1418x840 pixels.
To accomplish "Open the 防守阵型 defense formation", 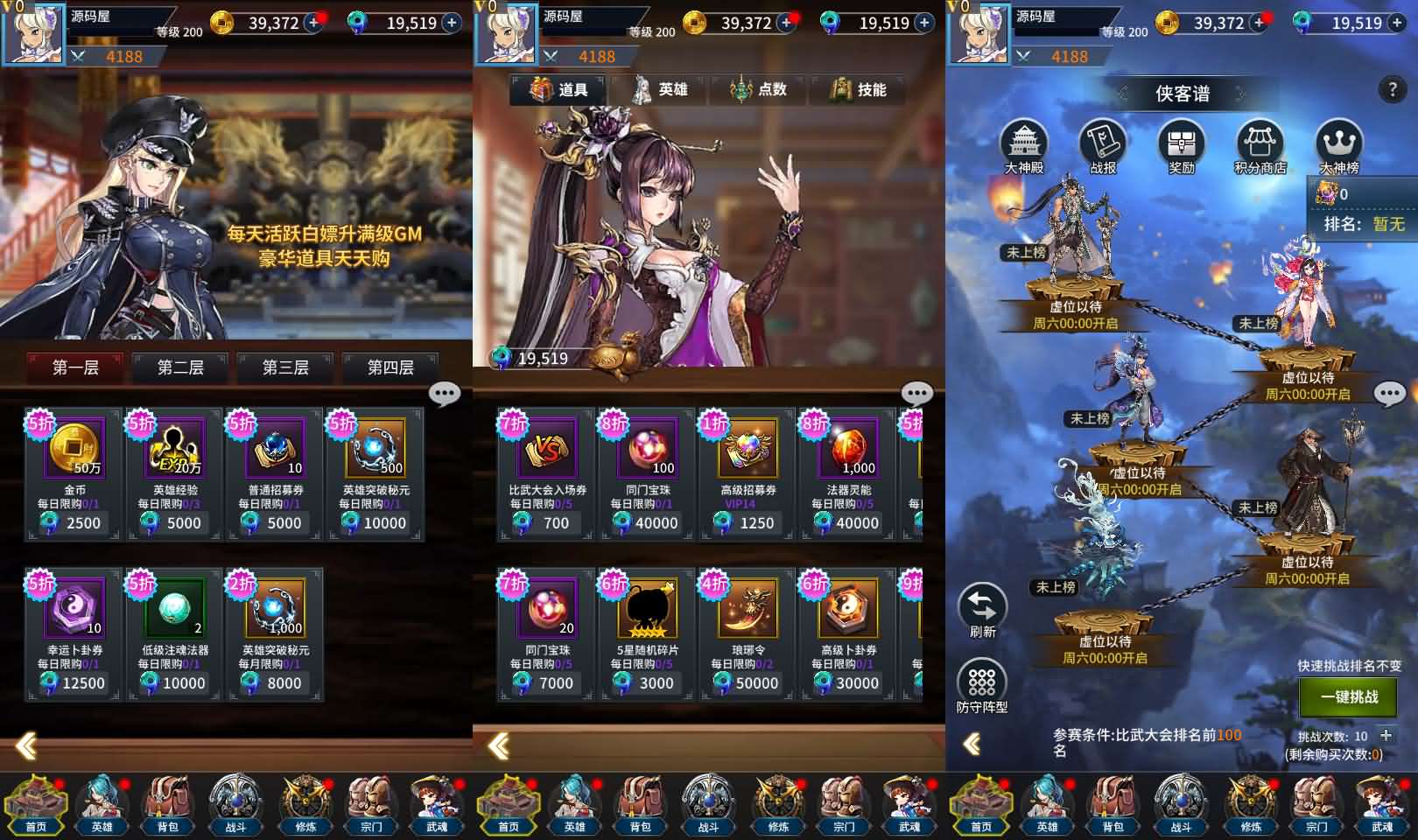I will click(982, 688).
